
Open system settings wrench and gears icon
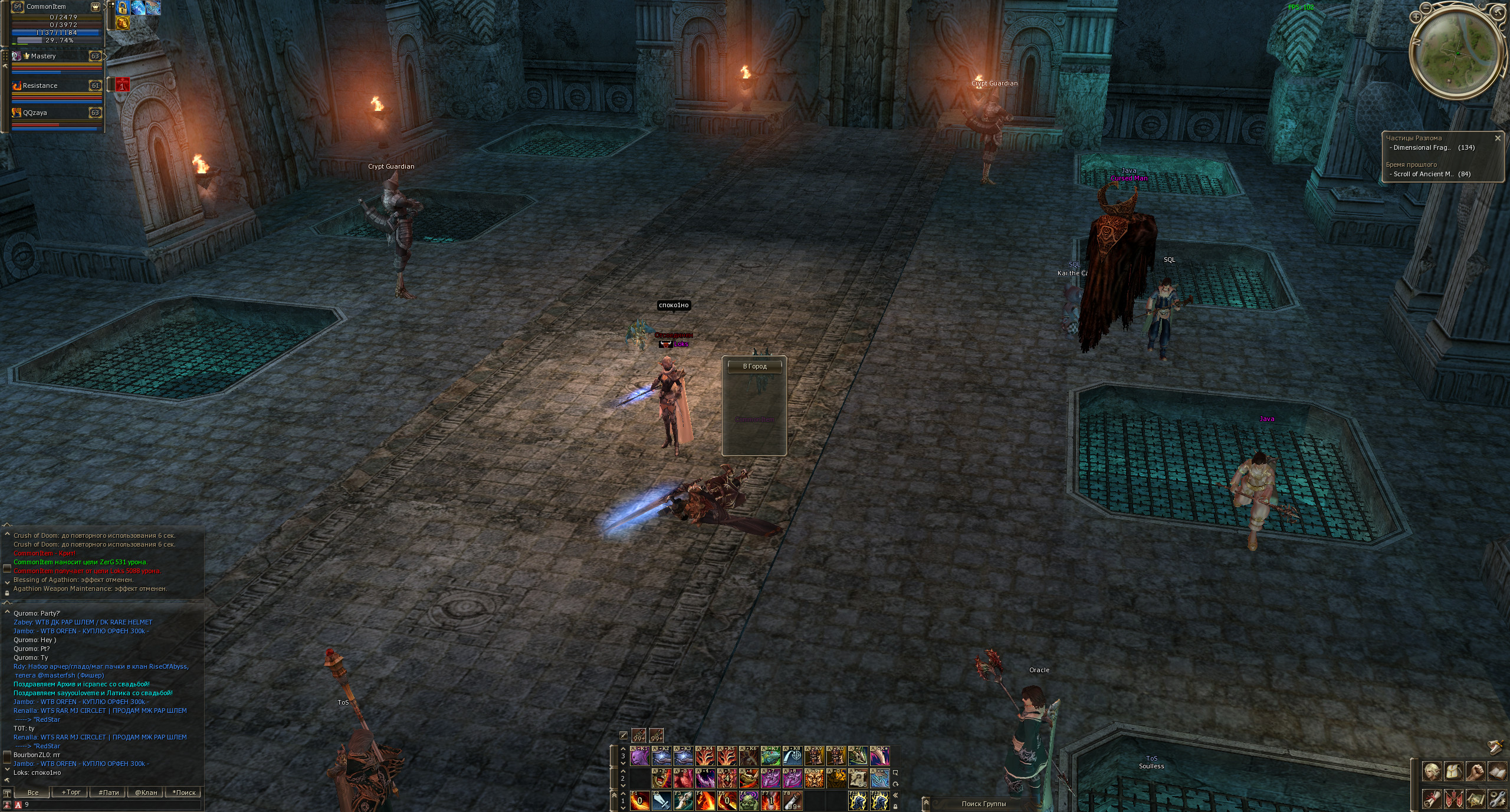[x=1497, y=798]
